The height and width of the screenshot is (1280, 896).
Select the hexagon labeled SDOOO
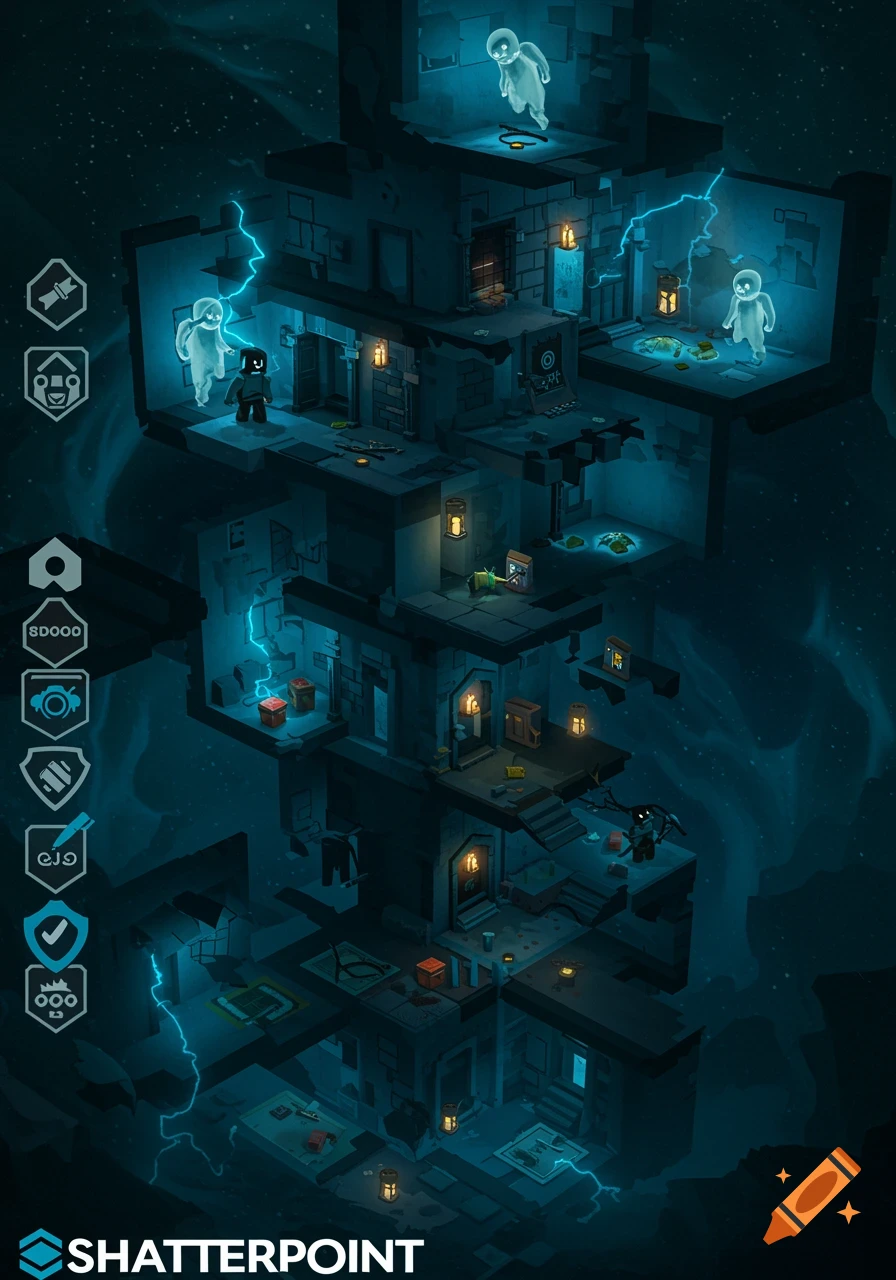(55, 632)
